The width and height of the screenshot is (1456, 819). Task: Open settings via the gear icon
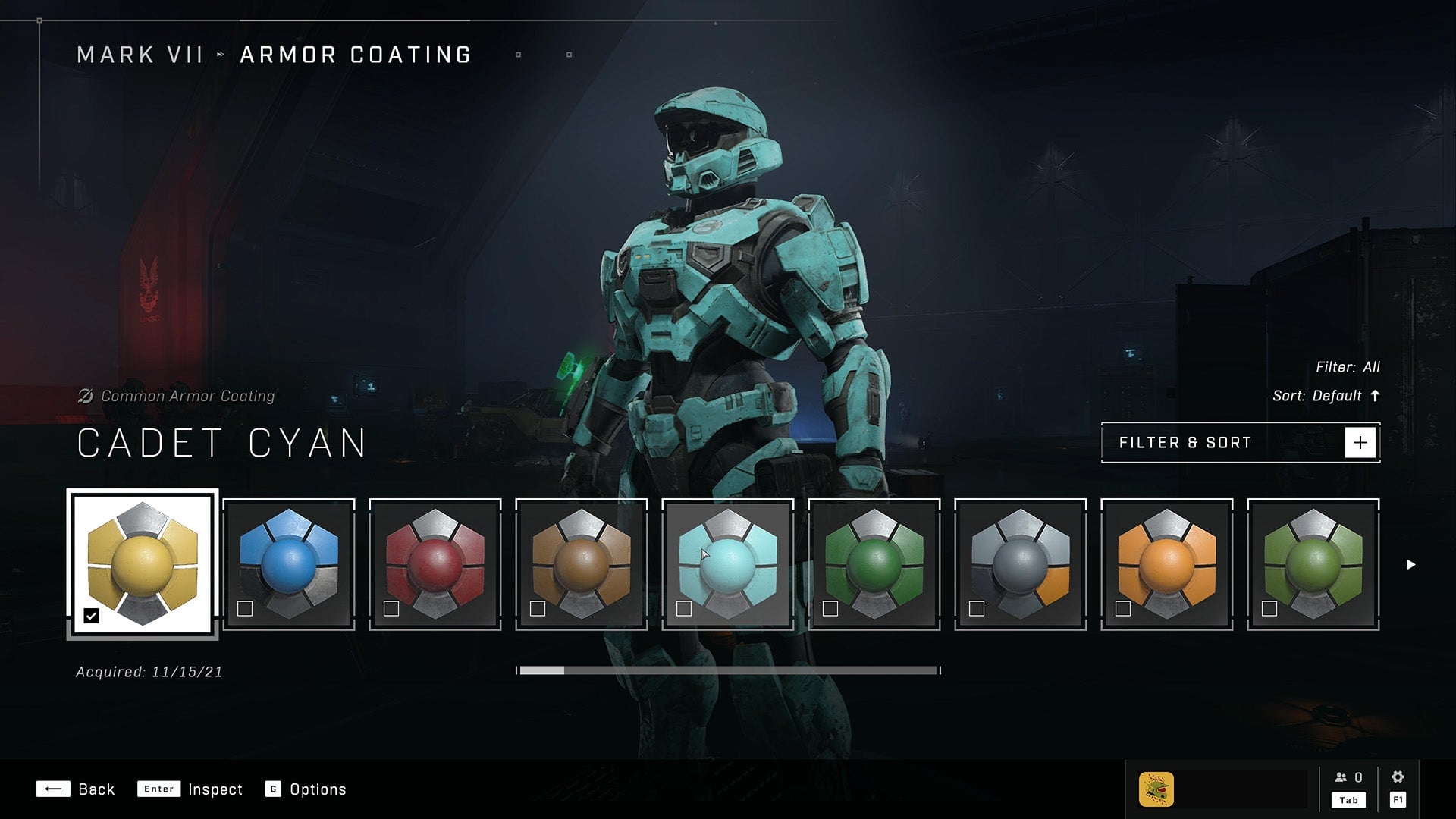coord(1399,777)
